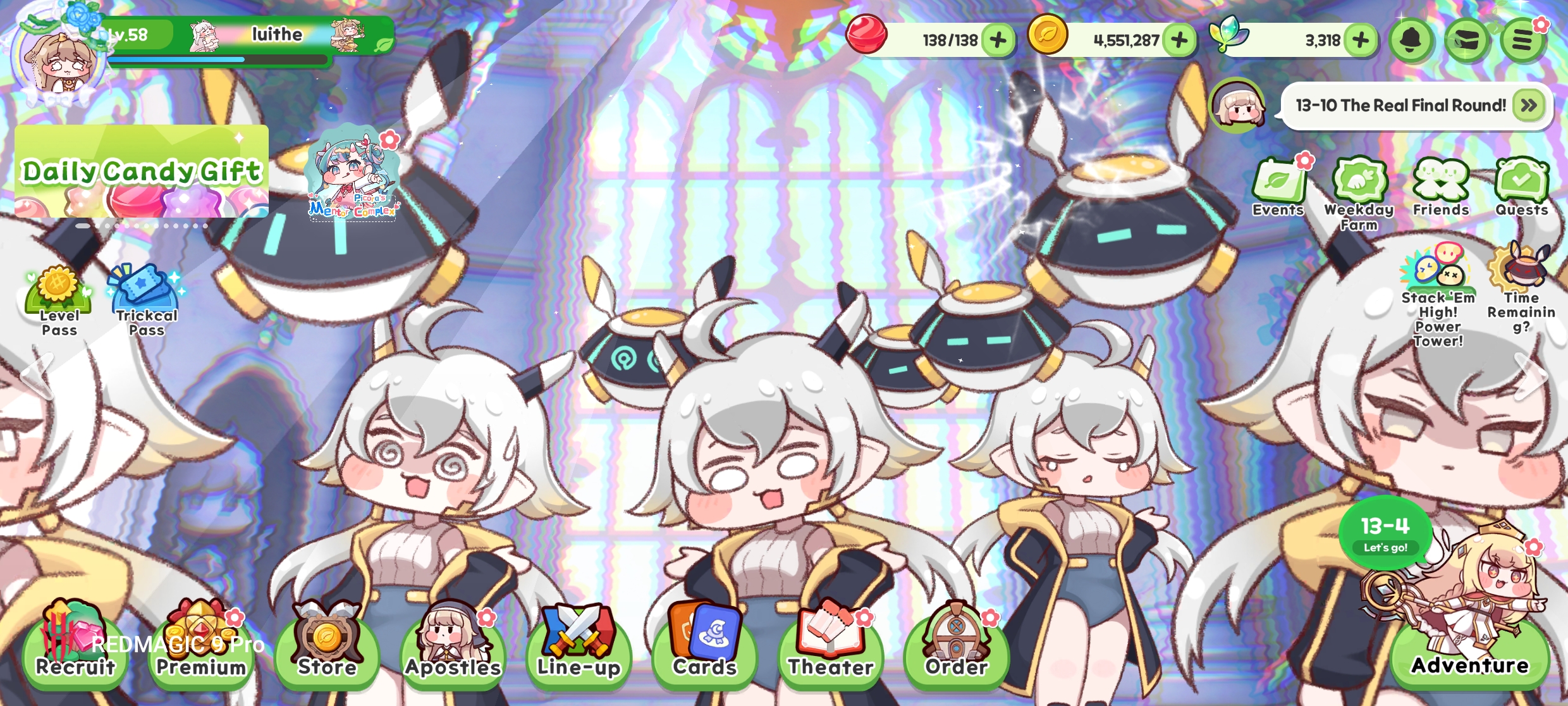Show the Friends list
Image resolution: width=1568 pixels, height=706 pixels.
[1441, 187]
